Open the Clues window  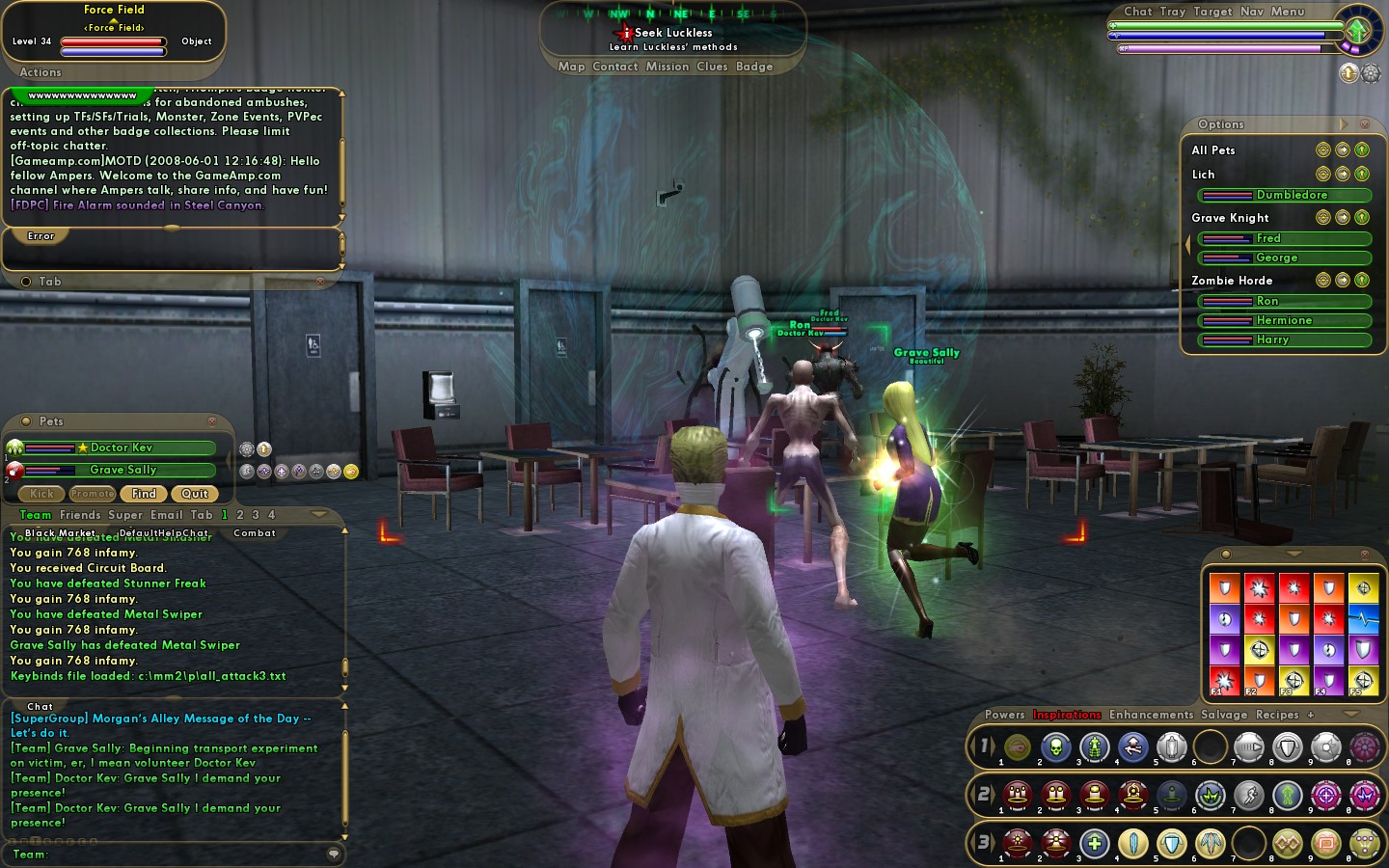[712, 67]
